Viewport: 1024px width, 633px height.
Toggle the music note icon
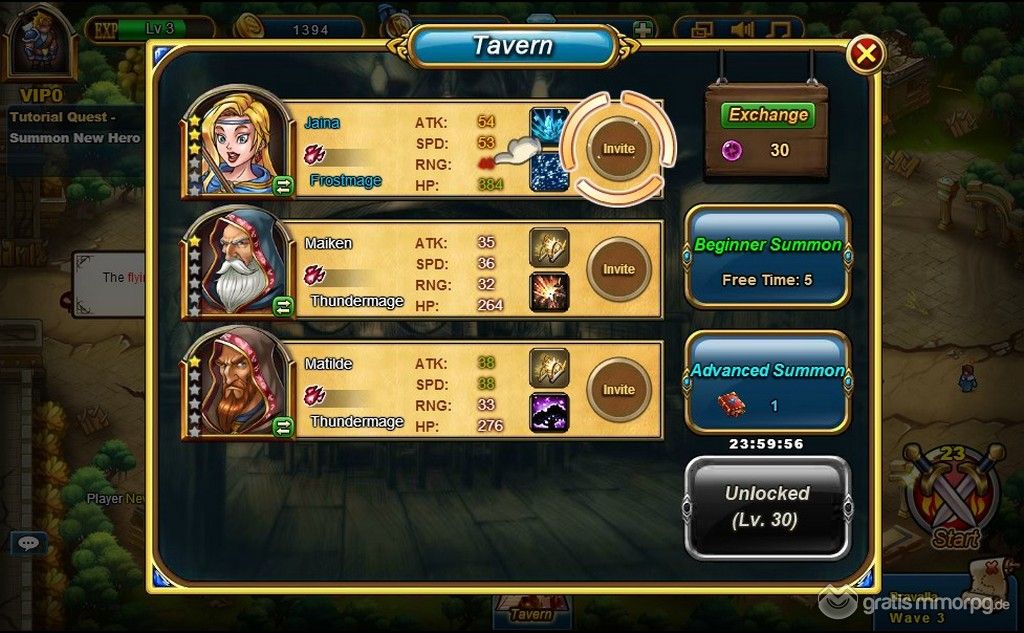click(x=780, y=28)
